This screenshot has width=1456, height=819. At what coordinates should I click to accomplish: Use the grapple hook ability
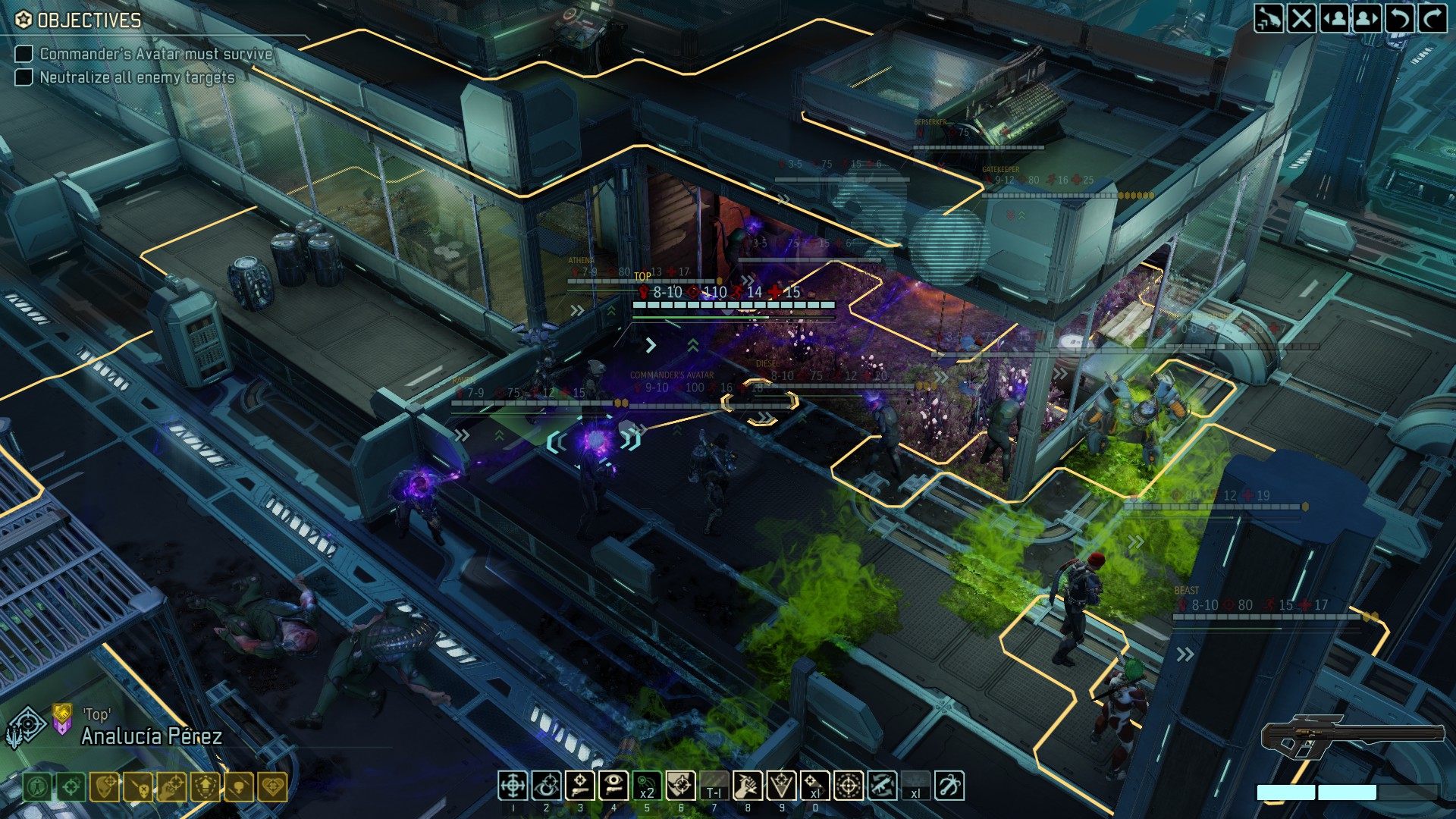pos(949,786)
